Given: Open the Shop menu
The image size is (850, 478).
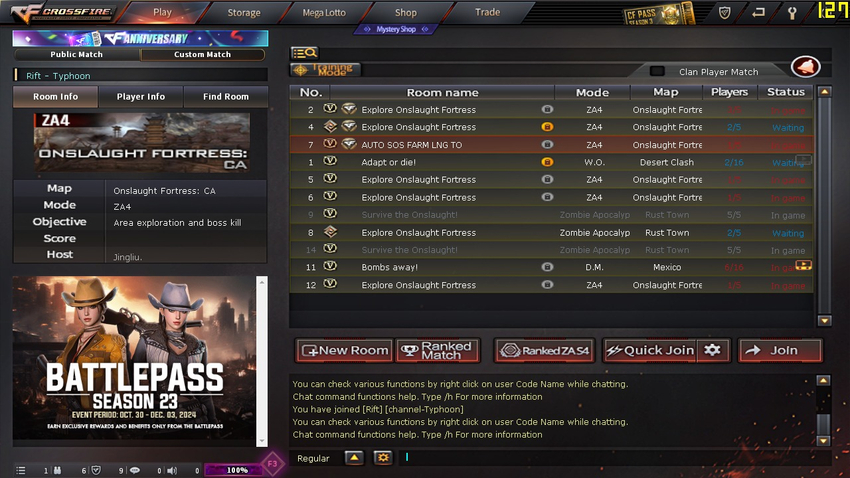Looking at the screenshot, I should click(405, 13).
